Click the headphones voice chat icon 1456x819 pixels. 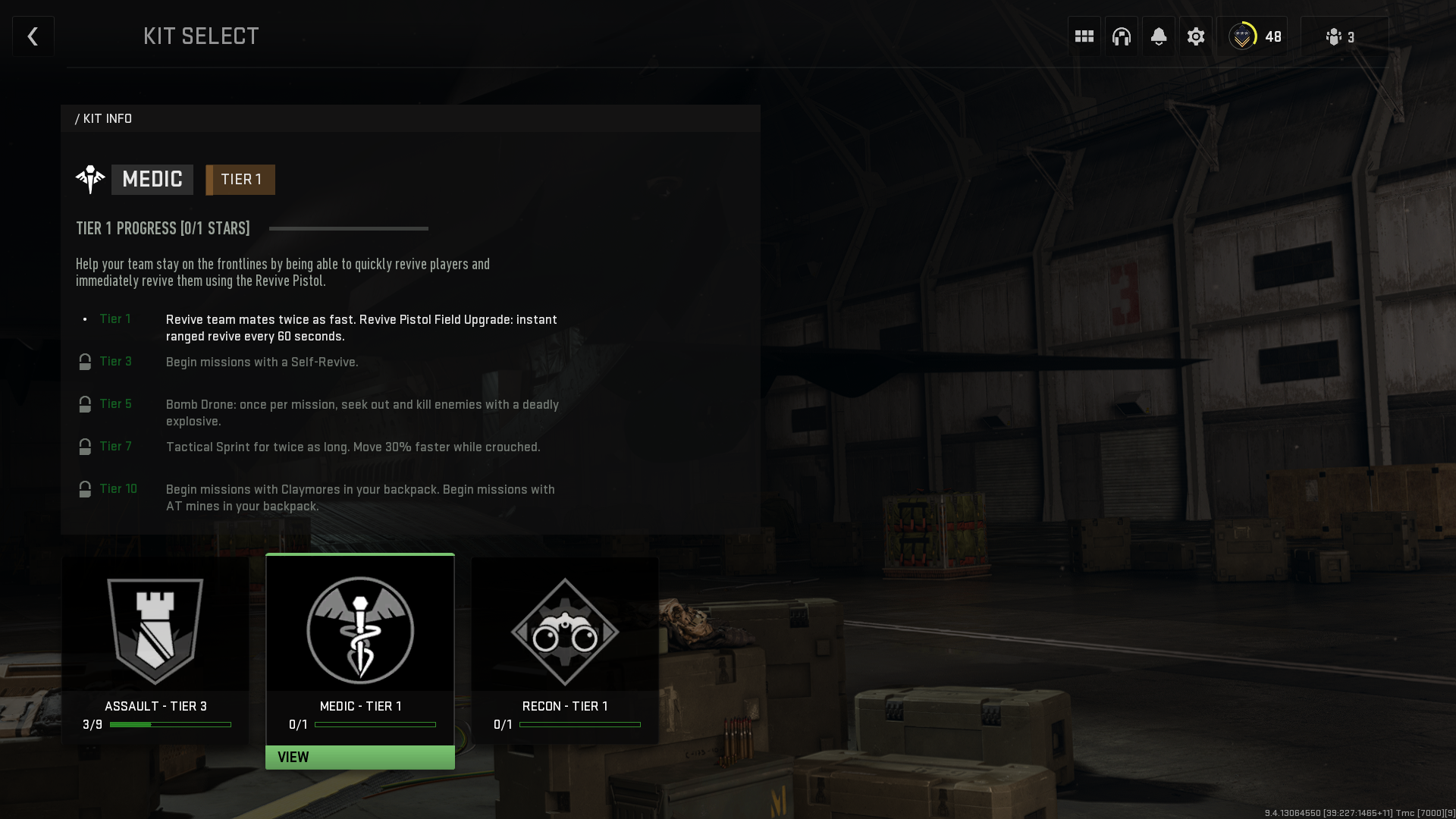pos(1122,36)
